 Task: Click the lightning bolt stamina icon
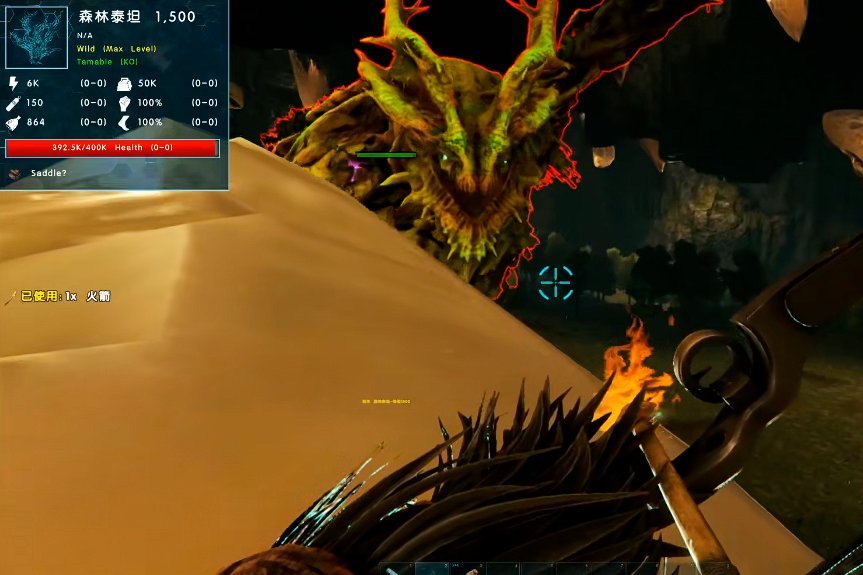[14, 84]
